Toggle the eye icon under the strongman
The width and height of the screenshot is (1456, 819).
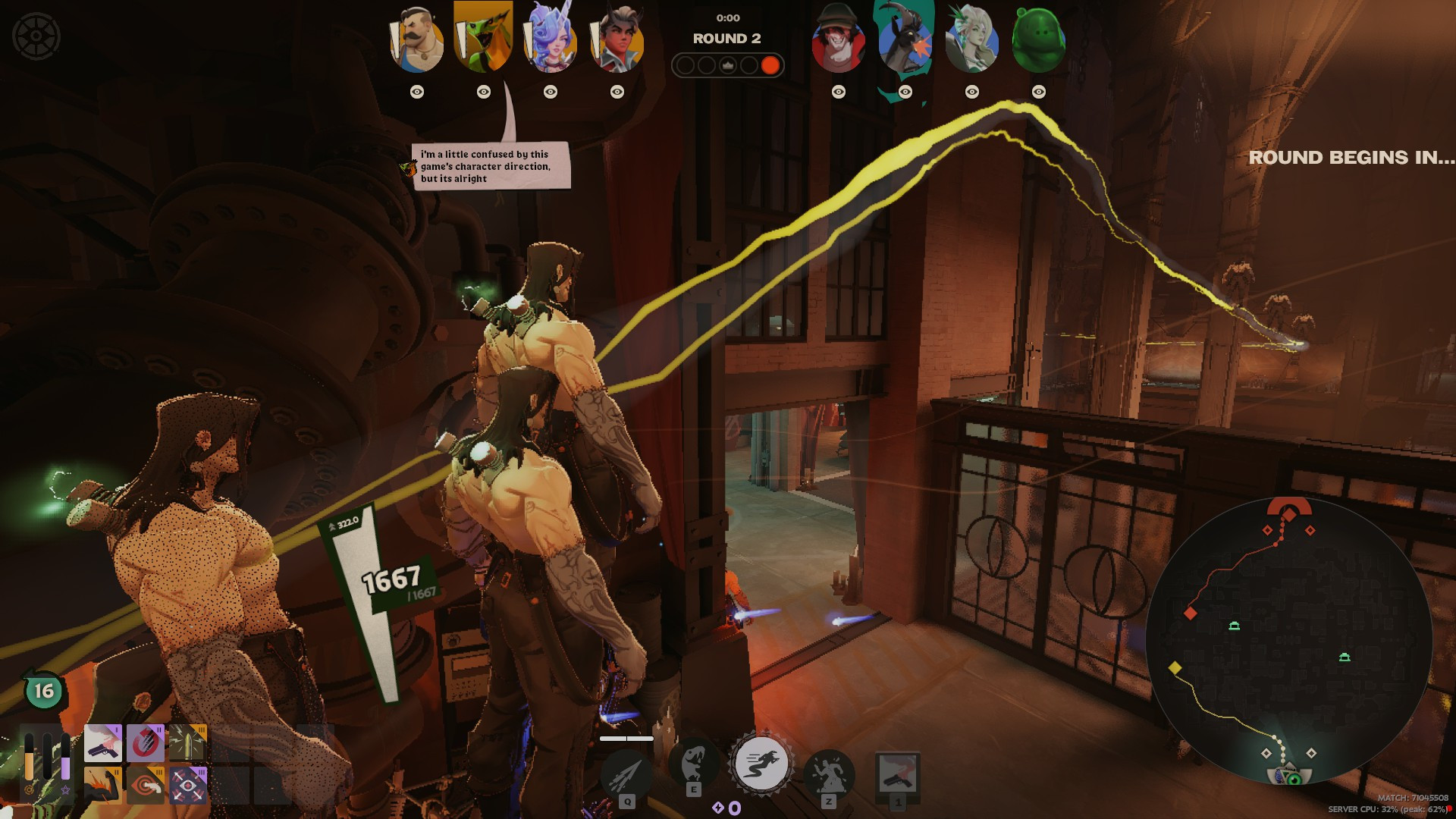[x=417, y=92]
